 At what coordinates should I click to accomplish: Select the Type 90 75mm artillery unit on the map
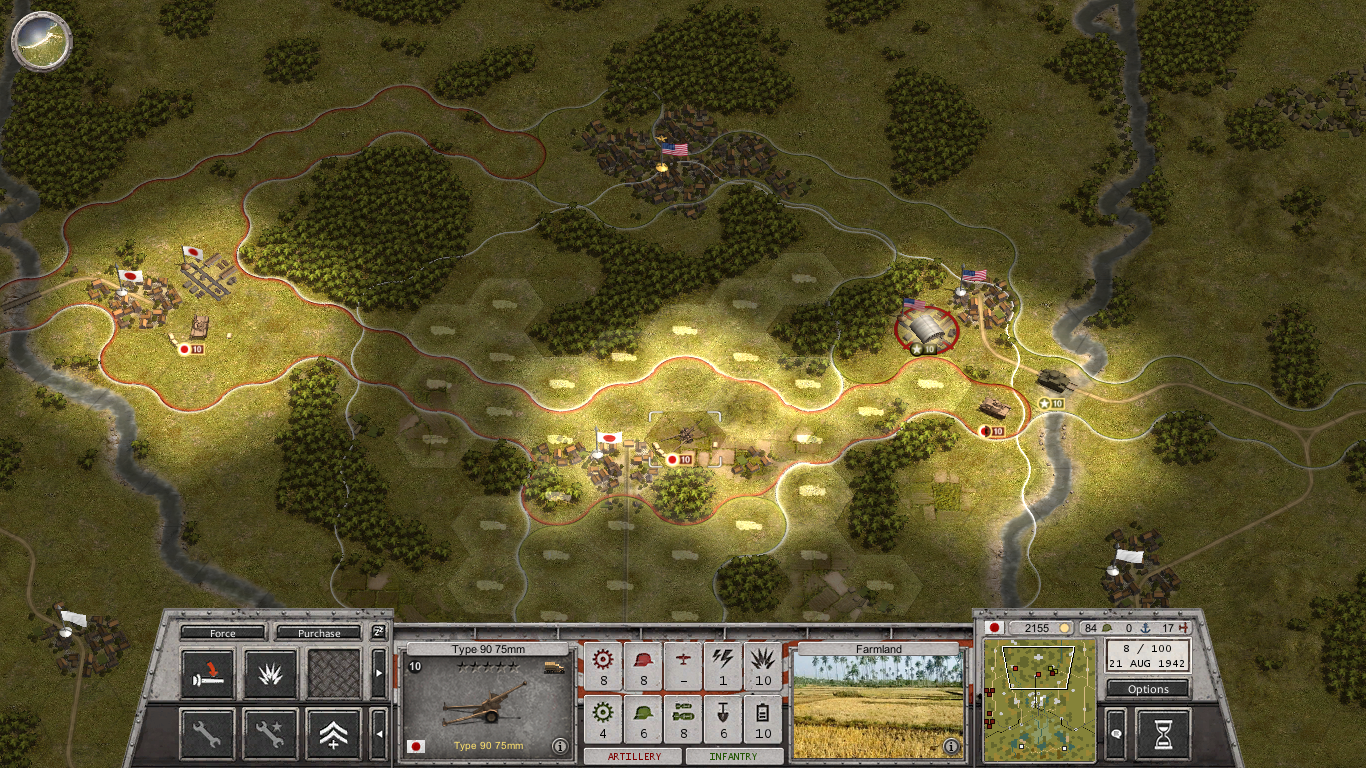pyautogui.click(x=684, y=435)
